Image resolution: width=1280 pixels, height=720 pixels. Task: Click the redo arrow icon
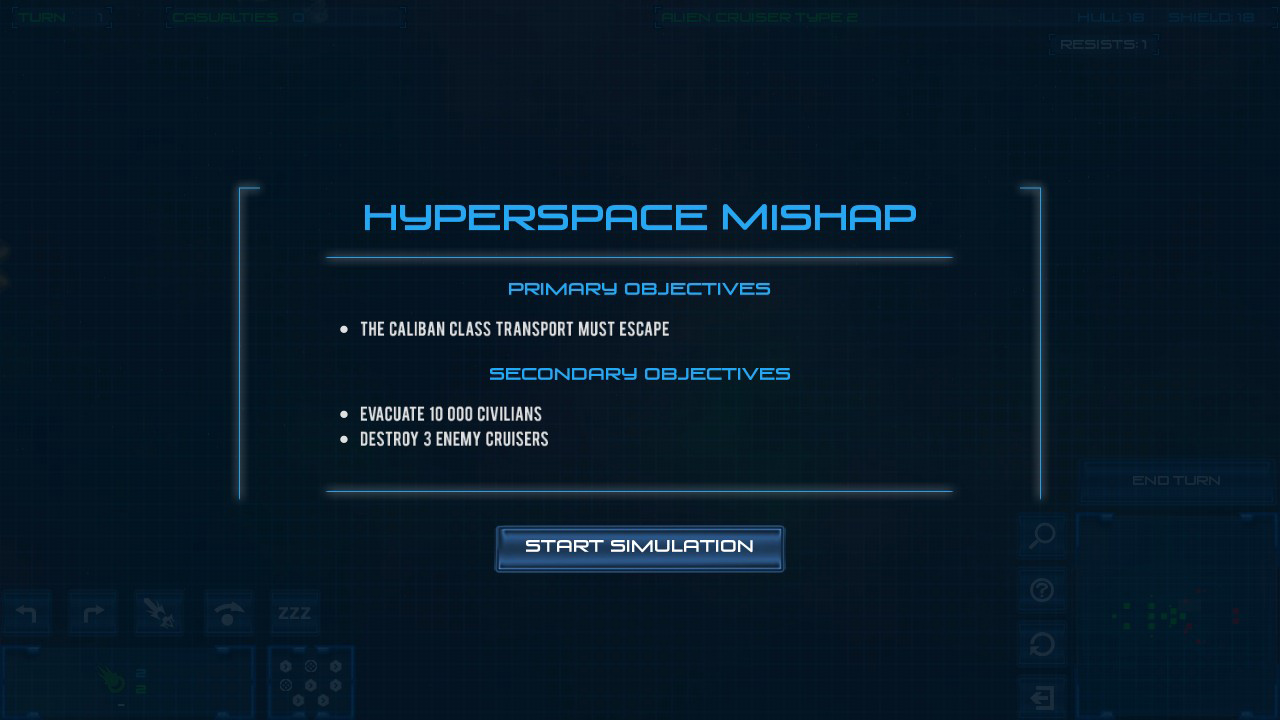pos(93,613)
